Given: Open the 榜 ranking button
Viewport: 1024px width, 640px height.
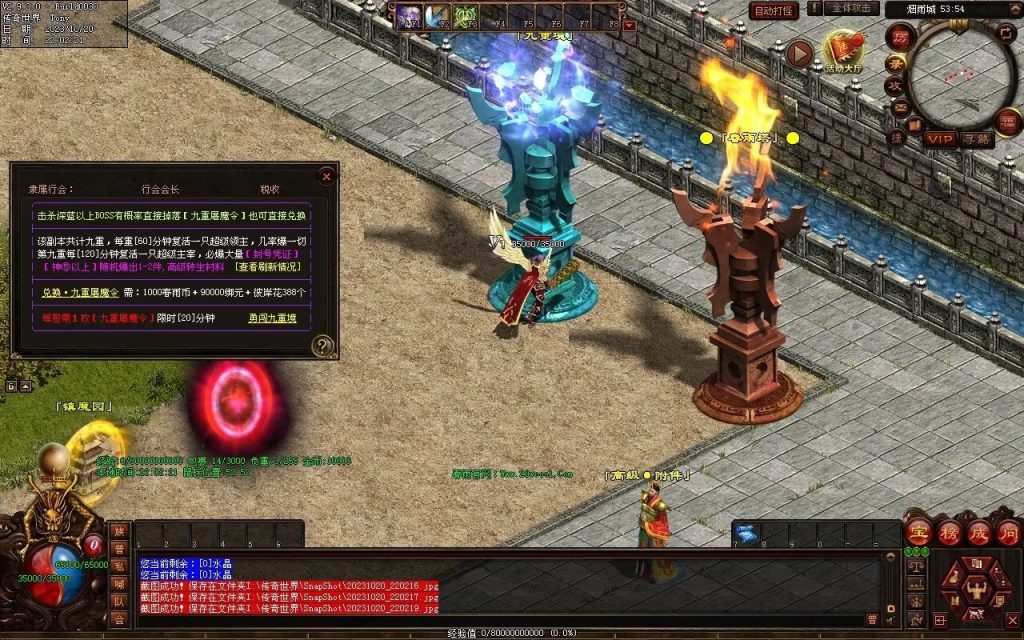Looking at the screenshot, I should click(x=950, y=531).
